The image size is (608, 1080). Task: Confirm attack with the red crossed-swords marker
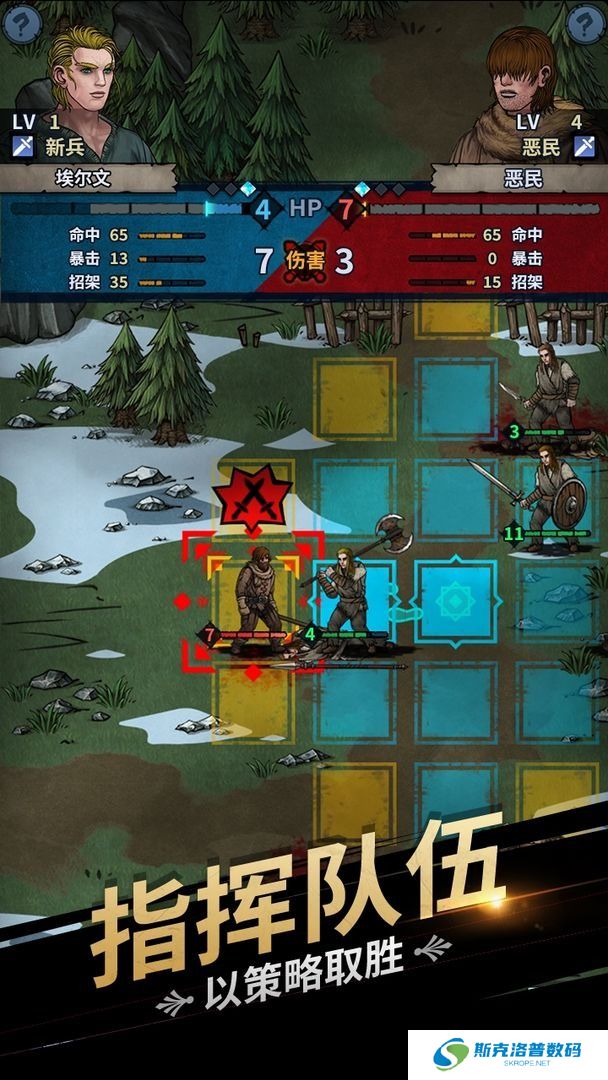coord(252,496)
